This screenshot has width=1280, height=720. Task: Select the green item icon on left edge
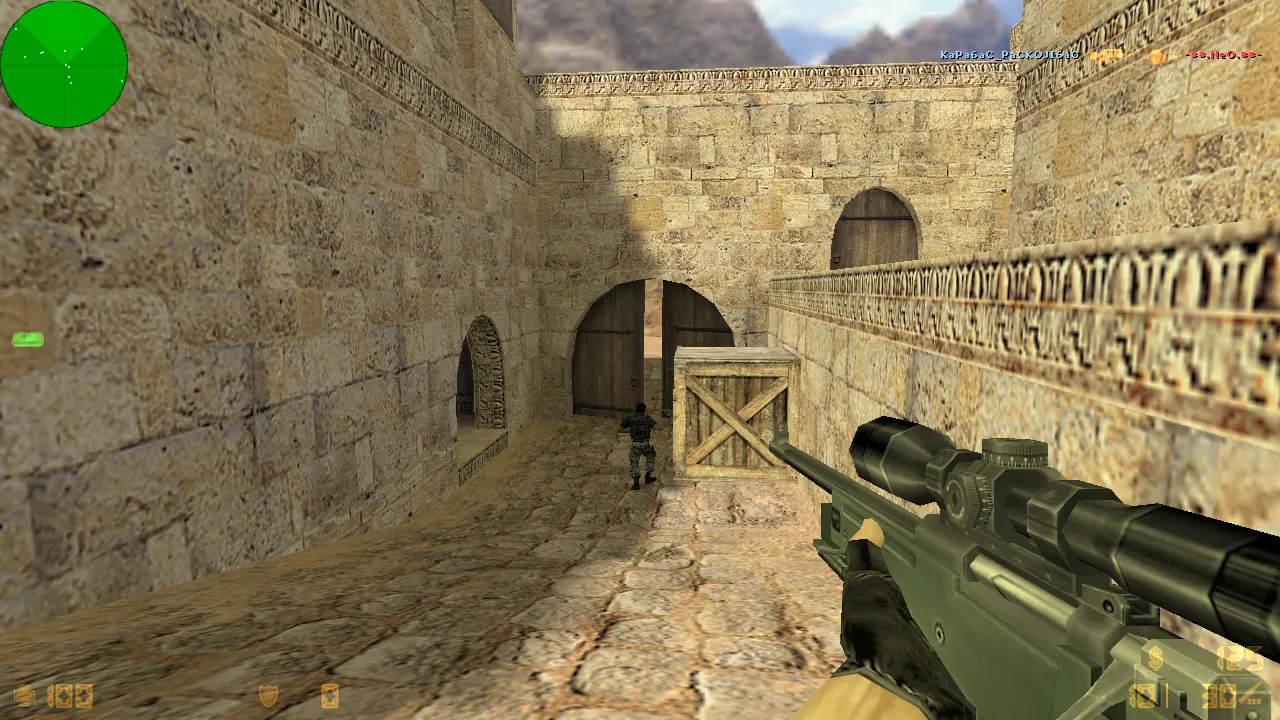pos(27,340)
